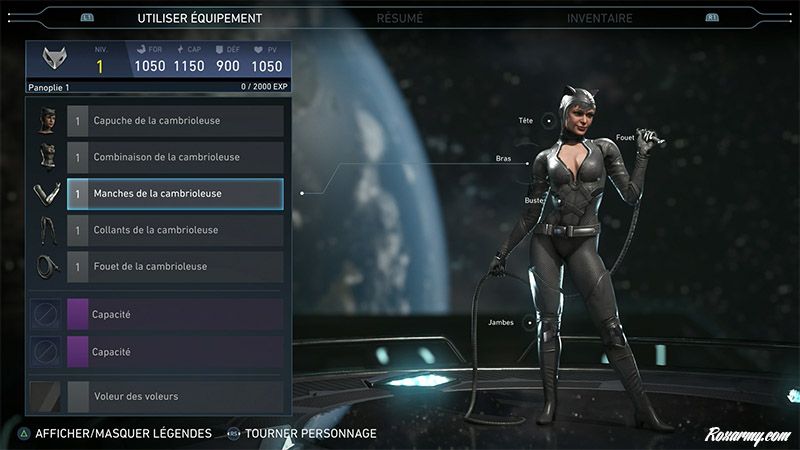The height and width of the screenshot is (450, 800).
Task: Pick Collants de la cambrioleuse slot
Action: pos(175,230)
